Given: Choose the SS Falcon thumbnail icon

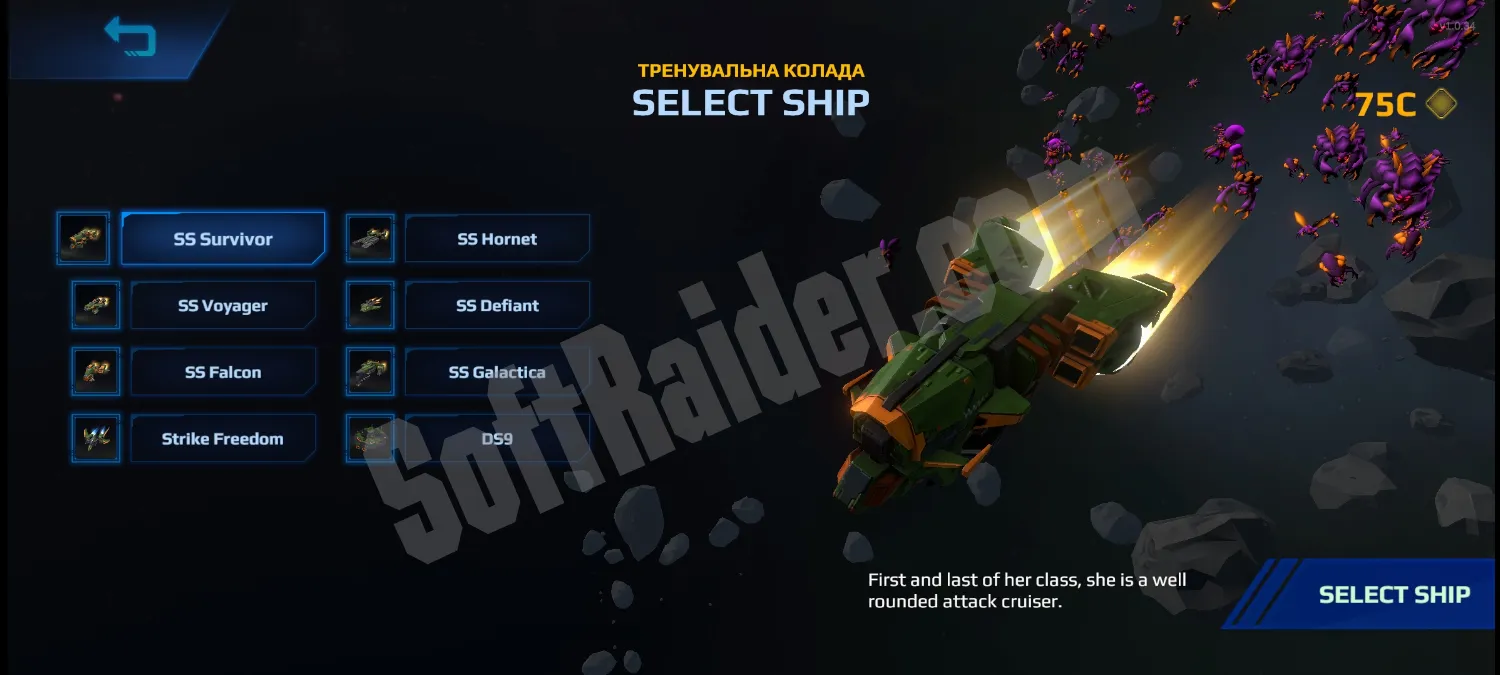Looking at the screenshot, I should [96, 372].
